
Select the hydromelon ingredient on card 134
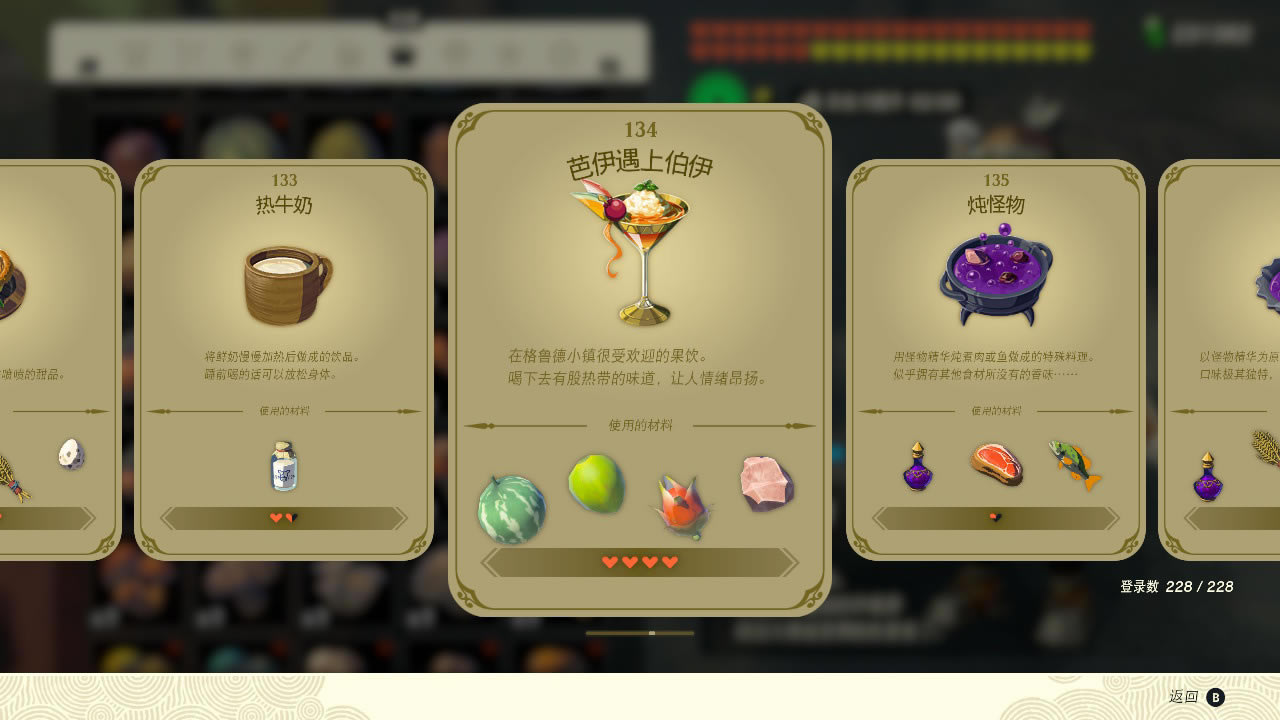pyautogui.click(x=512, y=505)
